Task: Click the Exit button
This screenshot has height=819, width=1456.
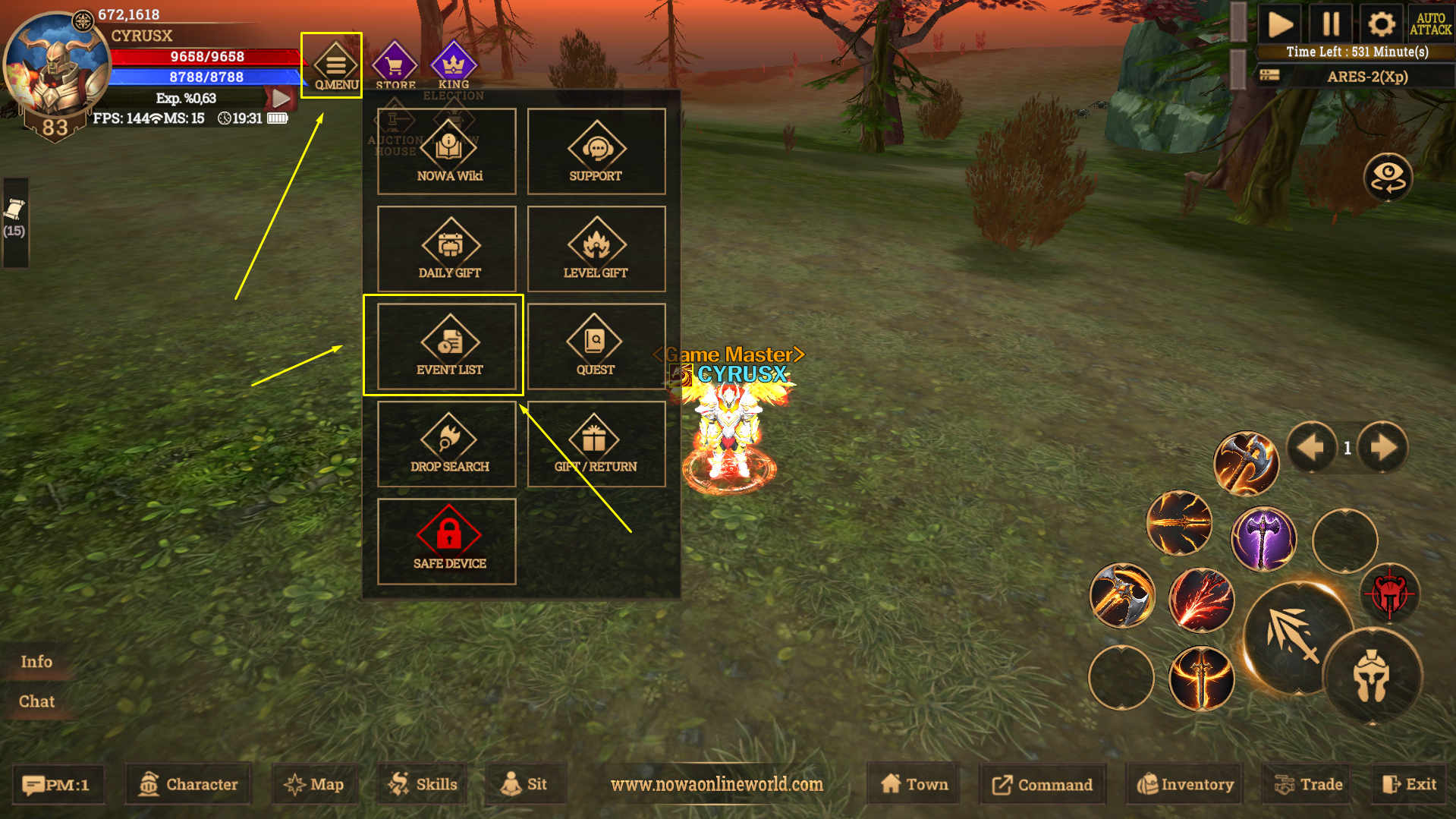Action: point(1410,784)
